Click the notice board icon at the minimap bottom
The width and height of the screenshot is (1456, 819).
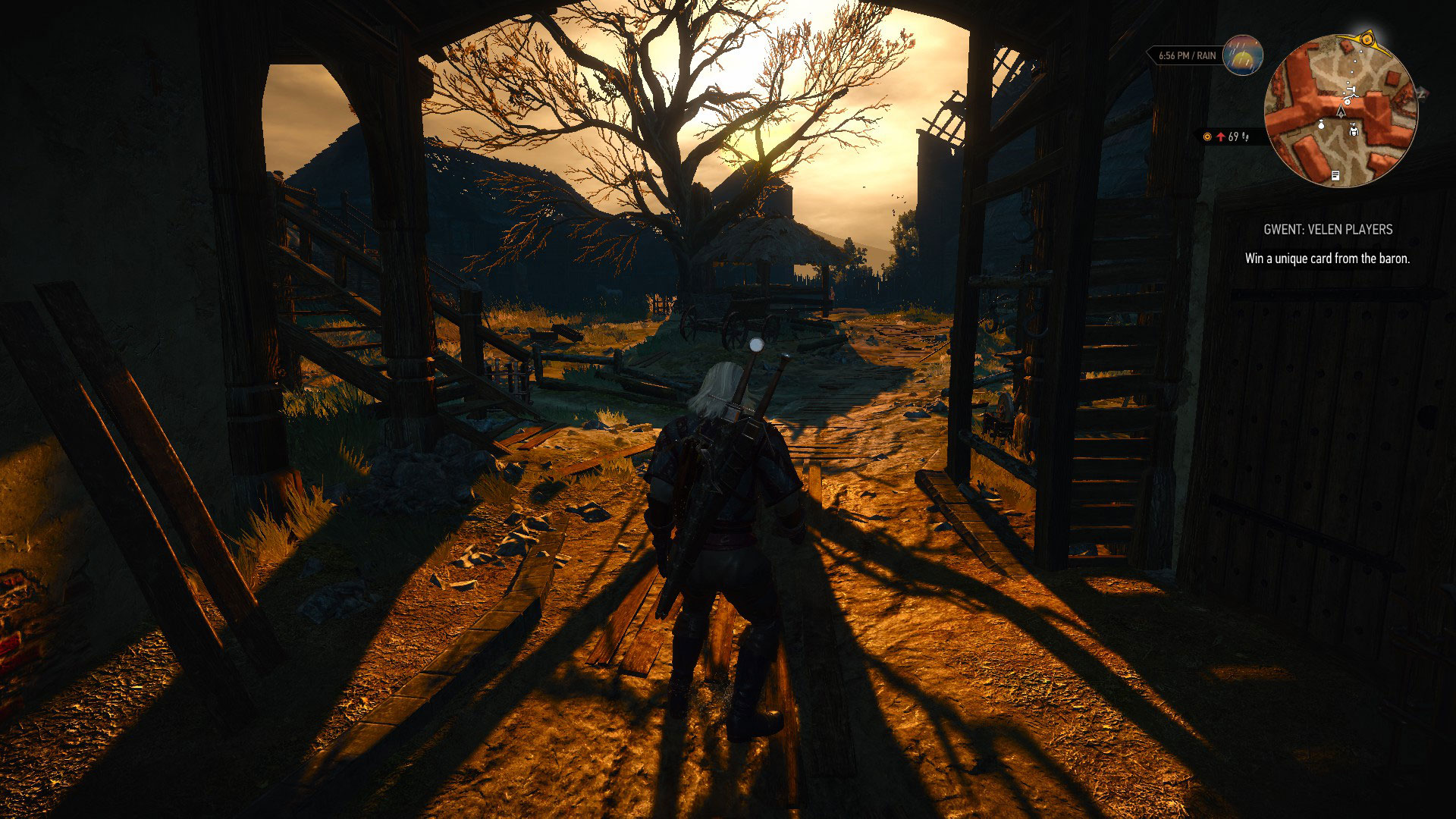[x=1336, y=175]
